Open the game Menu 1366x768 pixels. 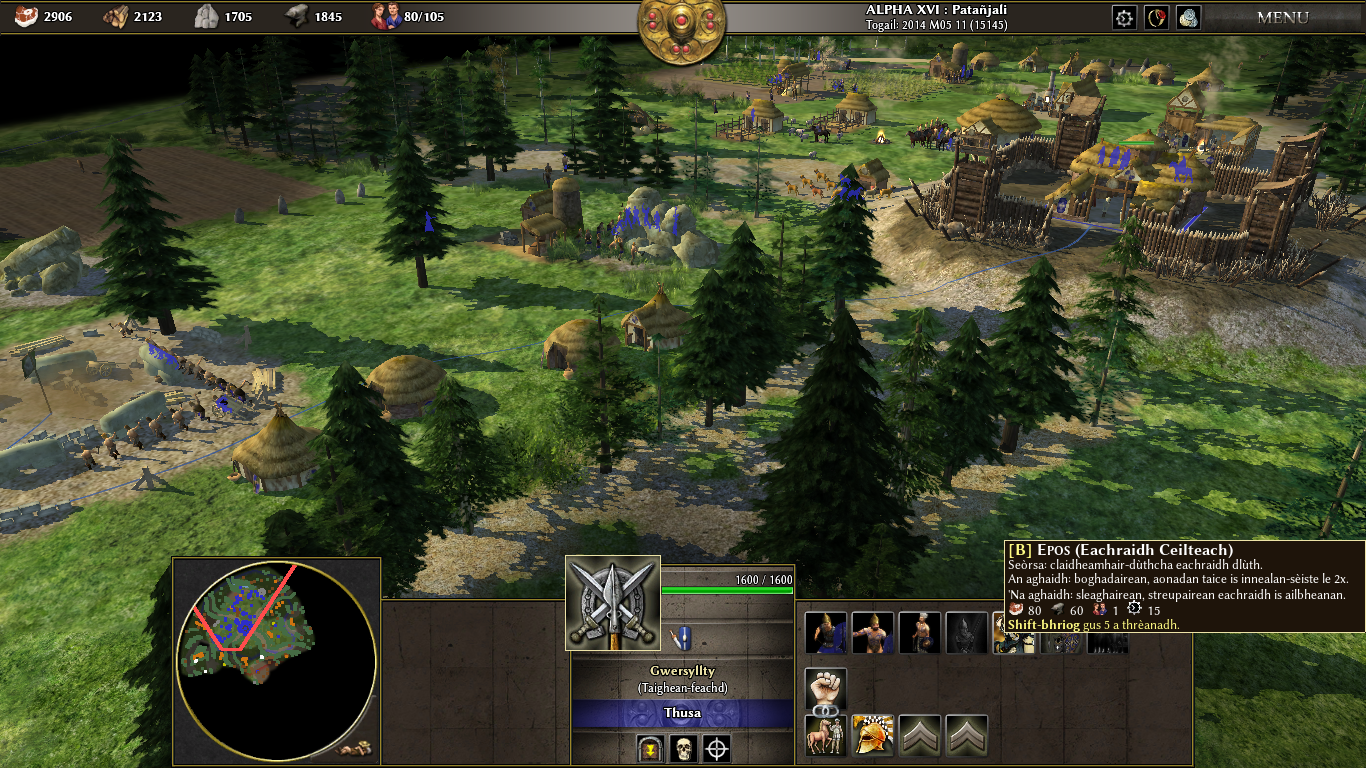1282,17
